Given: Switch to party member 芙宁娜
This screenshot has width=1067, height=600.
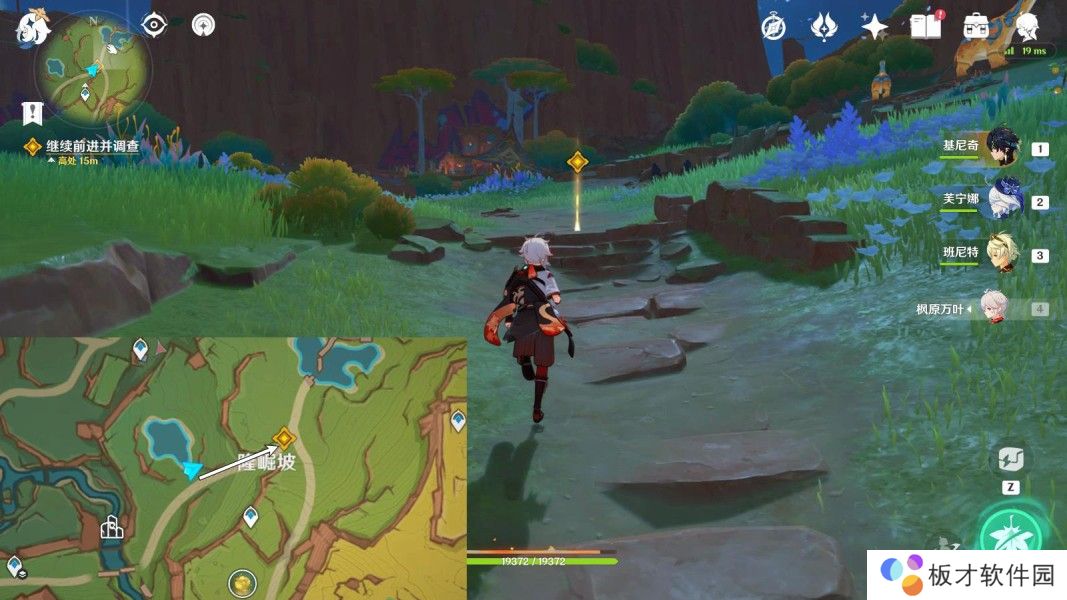Looking at the screenshot, I should coord(1001,201).
